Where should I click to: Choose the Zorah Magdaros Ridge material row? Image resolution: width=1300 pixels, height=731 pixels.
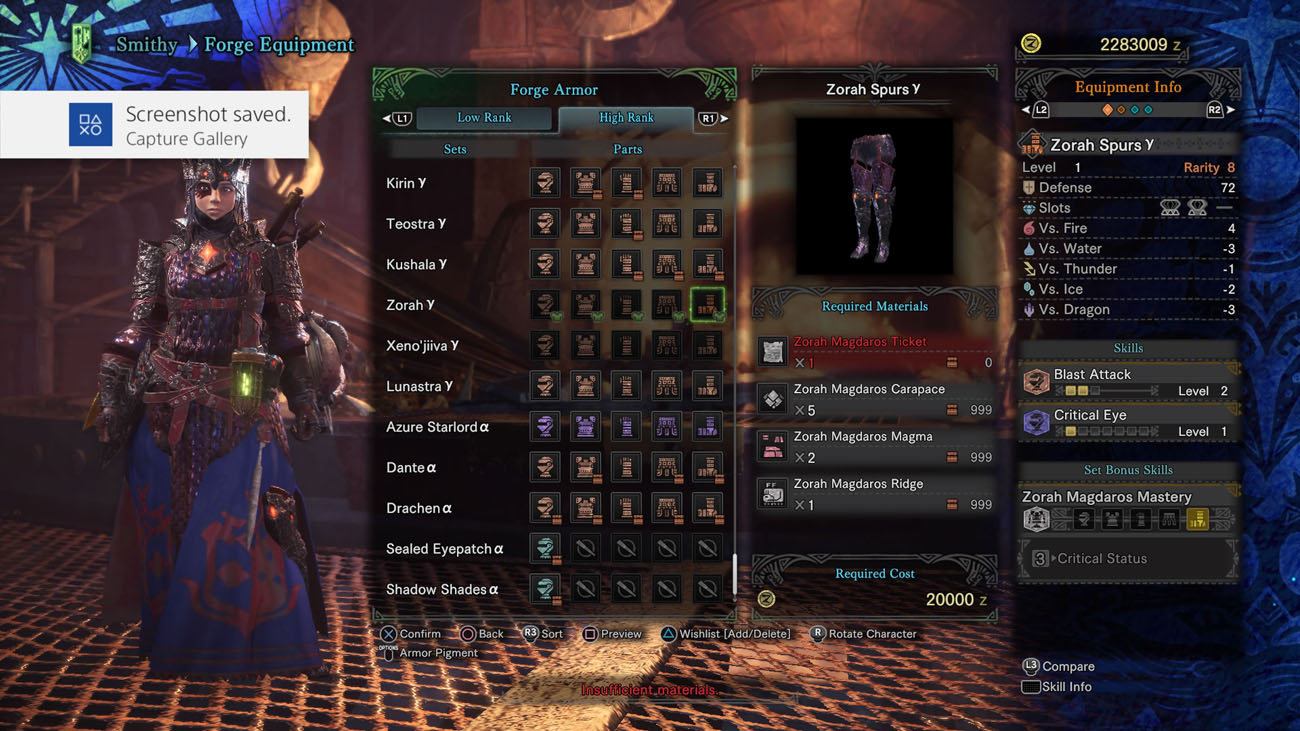coord(875,494)
